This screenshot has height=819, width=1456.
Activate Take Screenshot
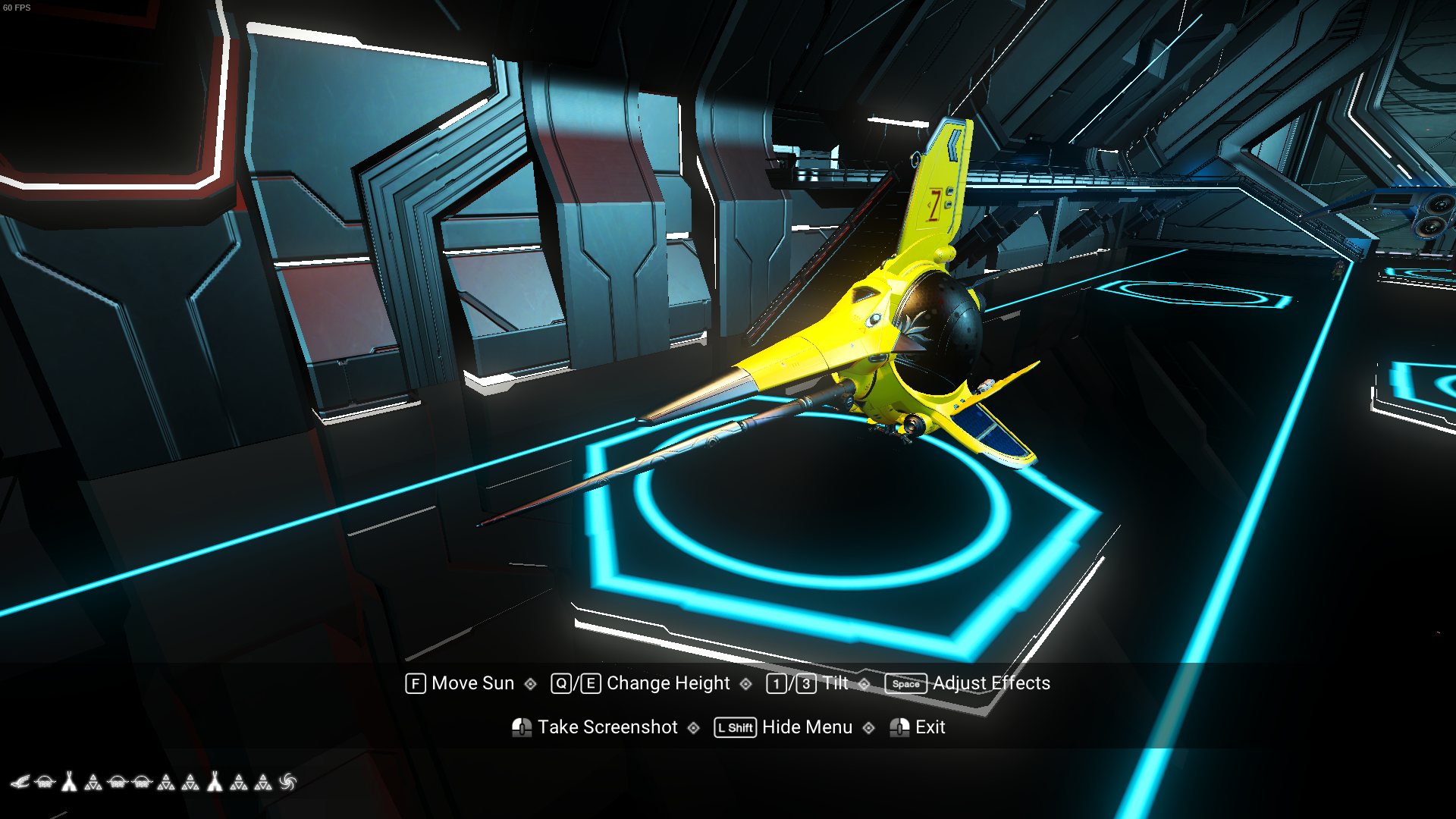pyautogui.click(x=606, y=727)
